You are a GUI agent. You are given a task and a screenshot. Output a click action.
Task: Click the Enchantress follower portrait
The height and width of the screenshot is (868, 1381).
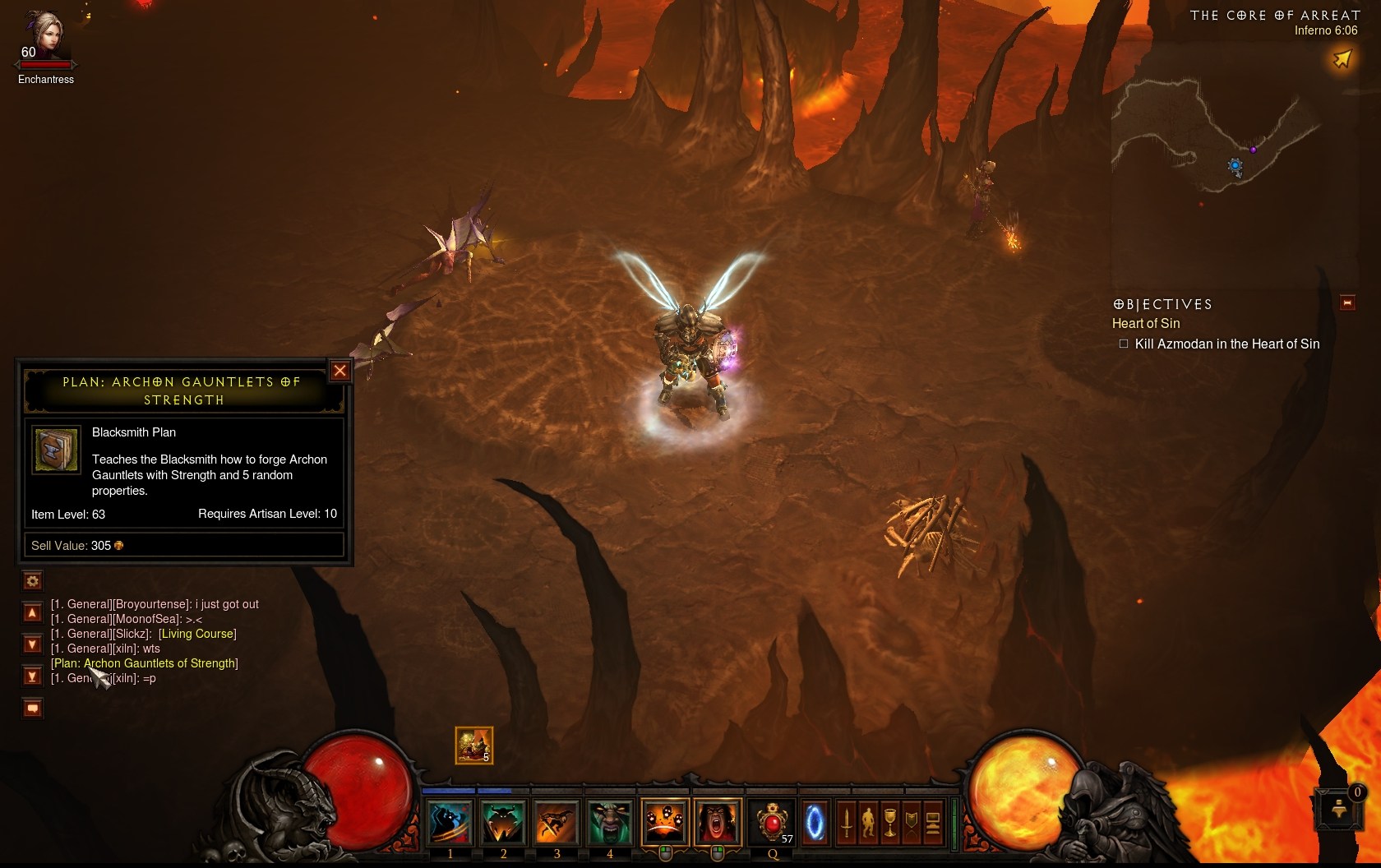click(x=46, y=35)
